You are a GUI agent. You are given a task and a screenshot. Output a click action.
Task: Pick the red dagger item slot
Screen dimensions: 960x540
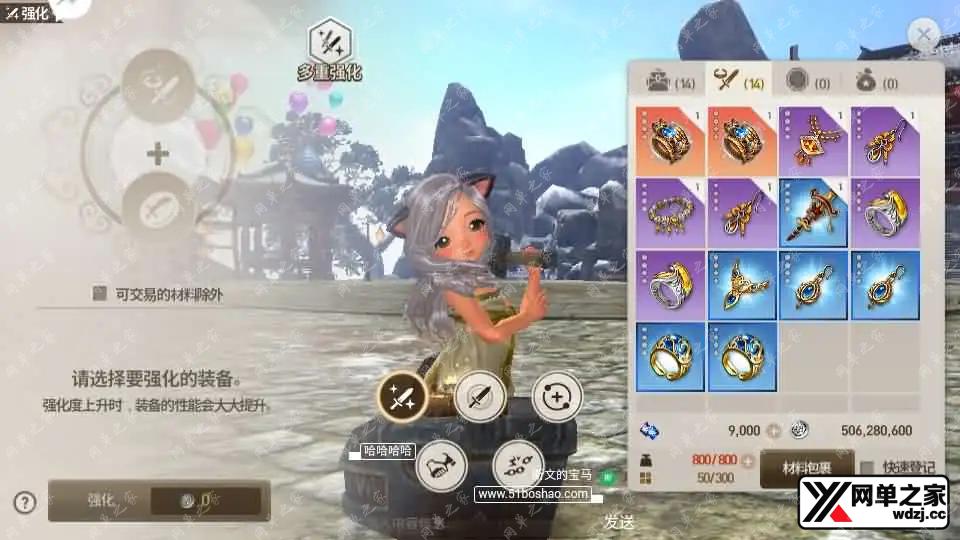click(x=813, y=213)
